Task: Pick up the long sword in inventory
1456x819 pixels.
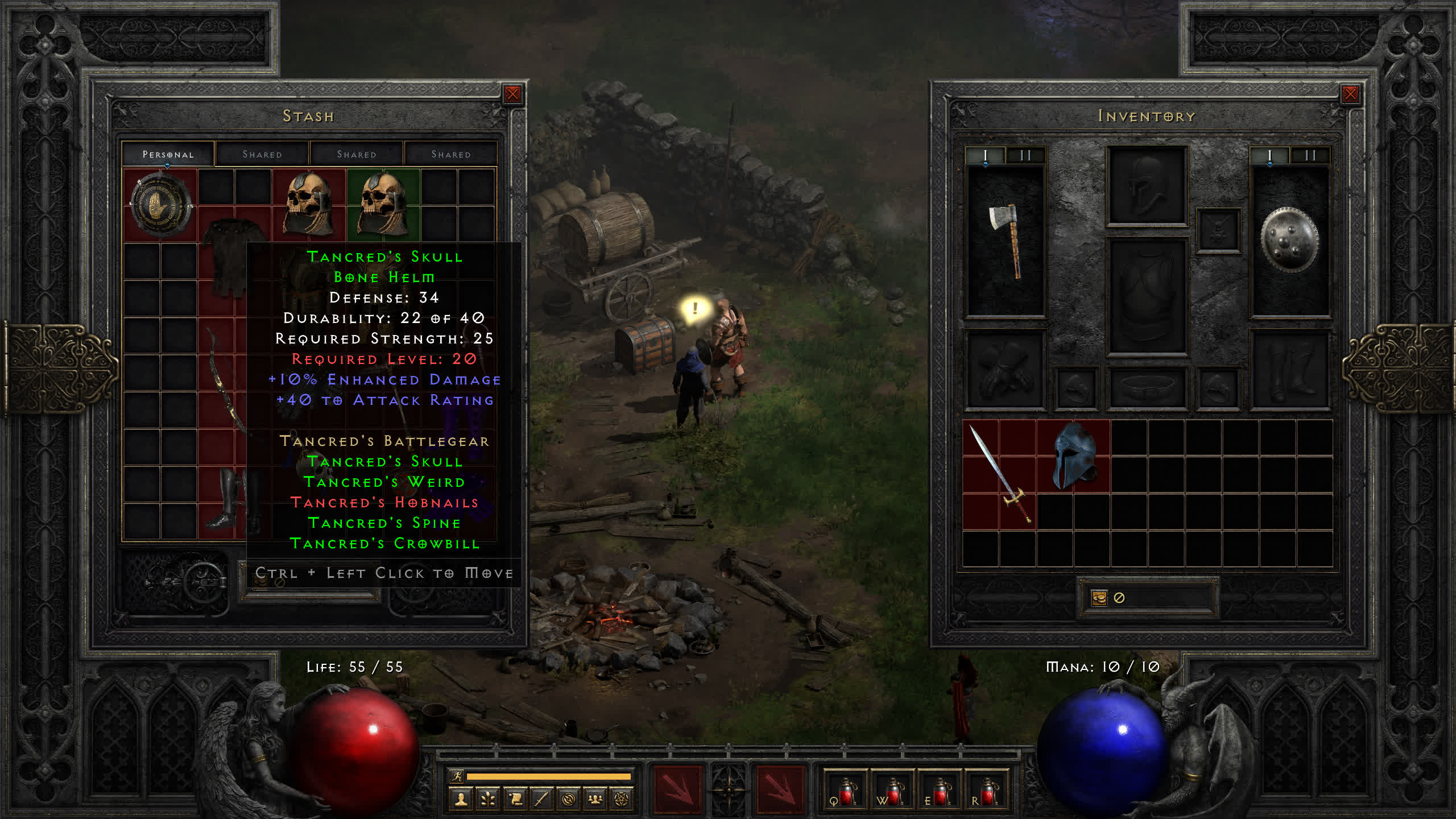Action: point(999,474)
